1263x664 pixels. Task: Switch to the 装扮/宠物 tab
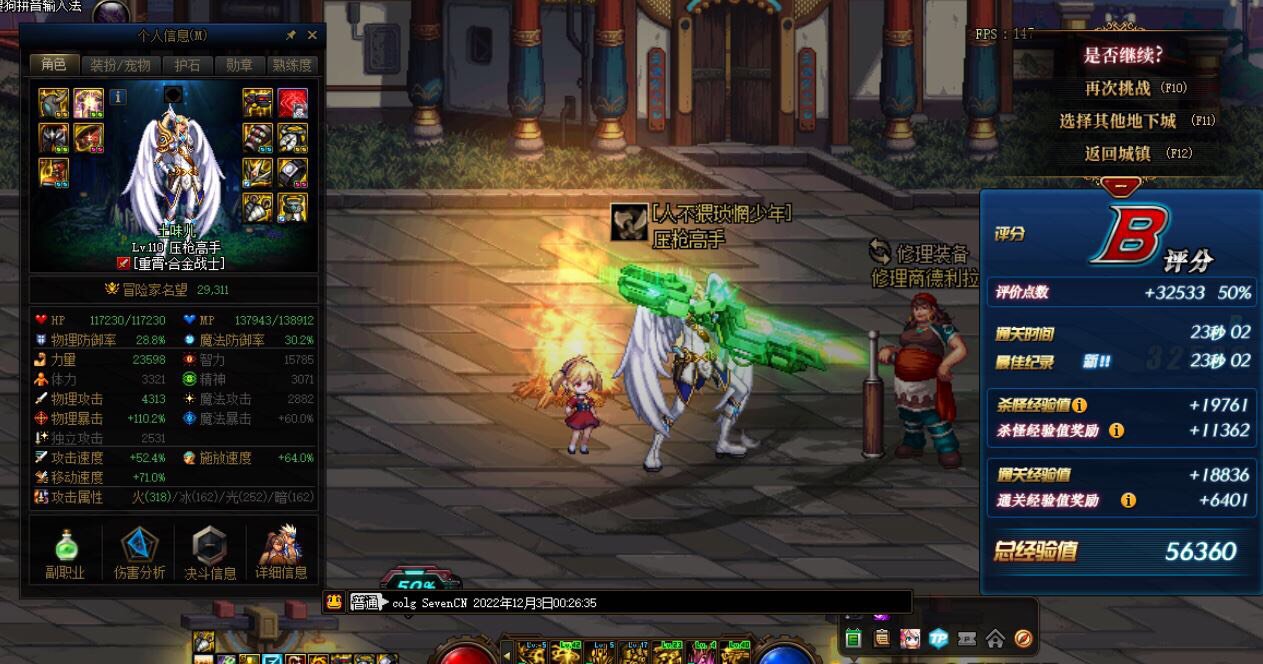(120, 65)
